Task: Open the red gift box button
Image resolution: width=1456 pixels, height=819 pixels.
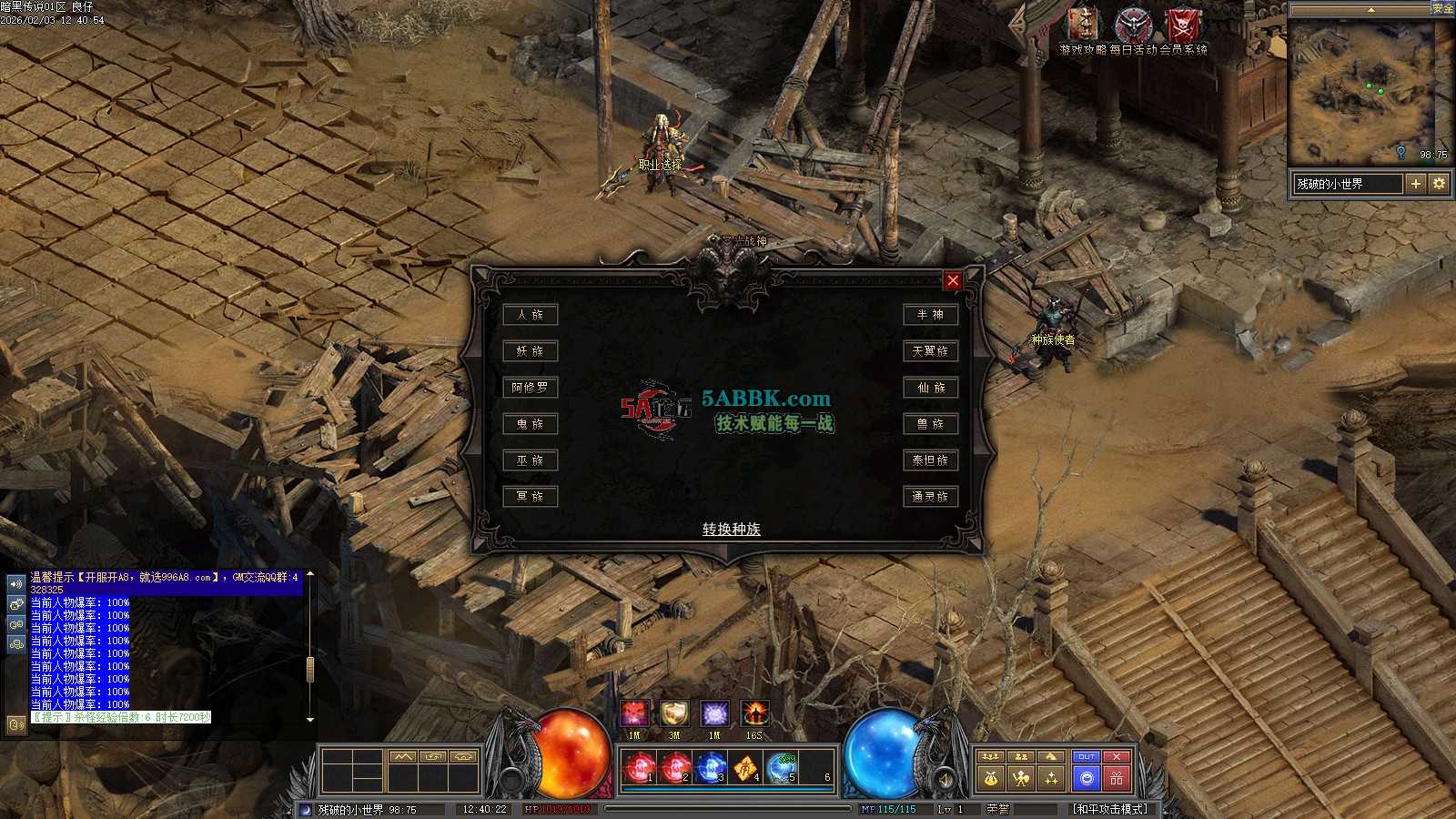Action: pyautogui.click(x=1117, y=778)
